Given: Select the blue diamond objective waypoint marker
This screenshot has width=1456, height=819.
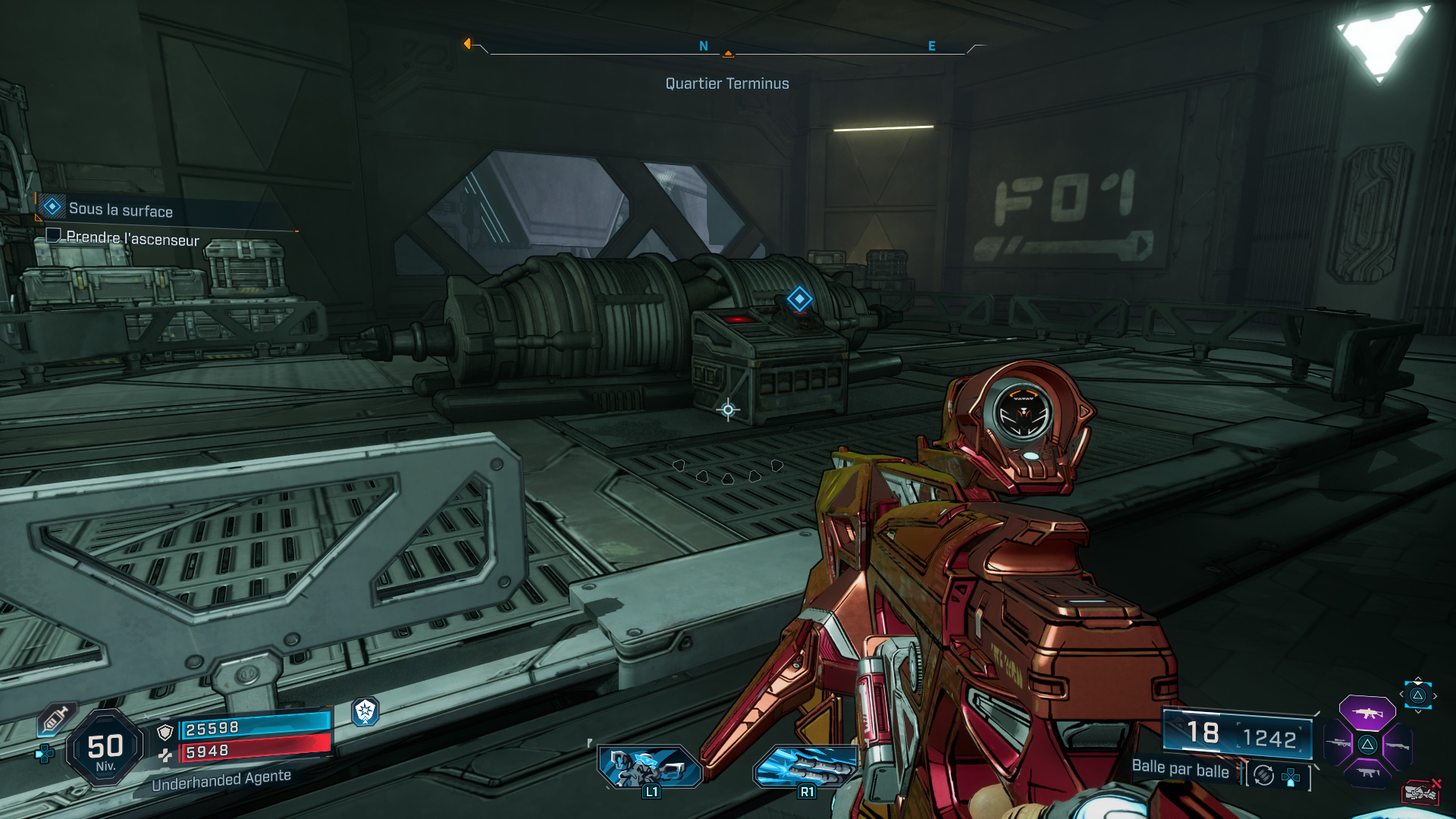Looking at the screenshot, I should click(x=799, y=299).
